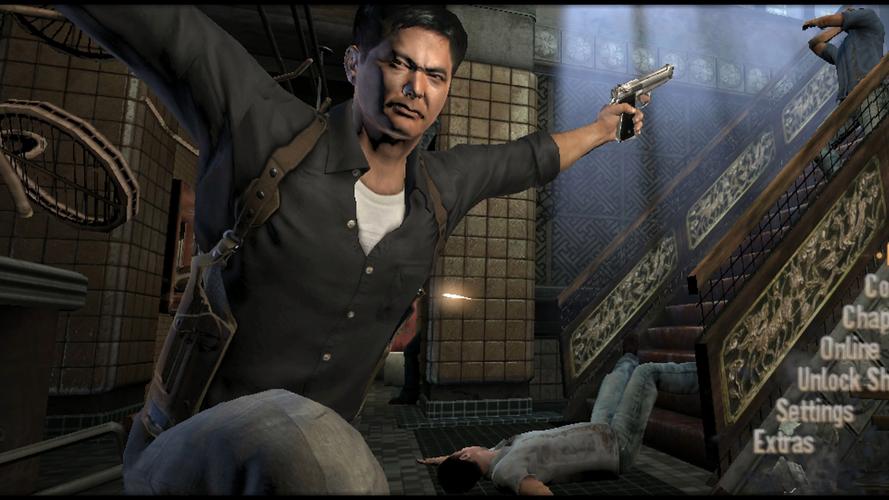Select the partially visible Continue menu entry
Screen dimensions: 889x500
876,287
